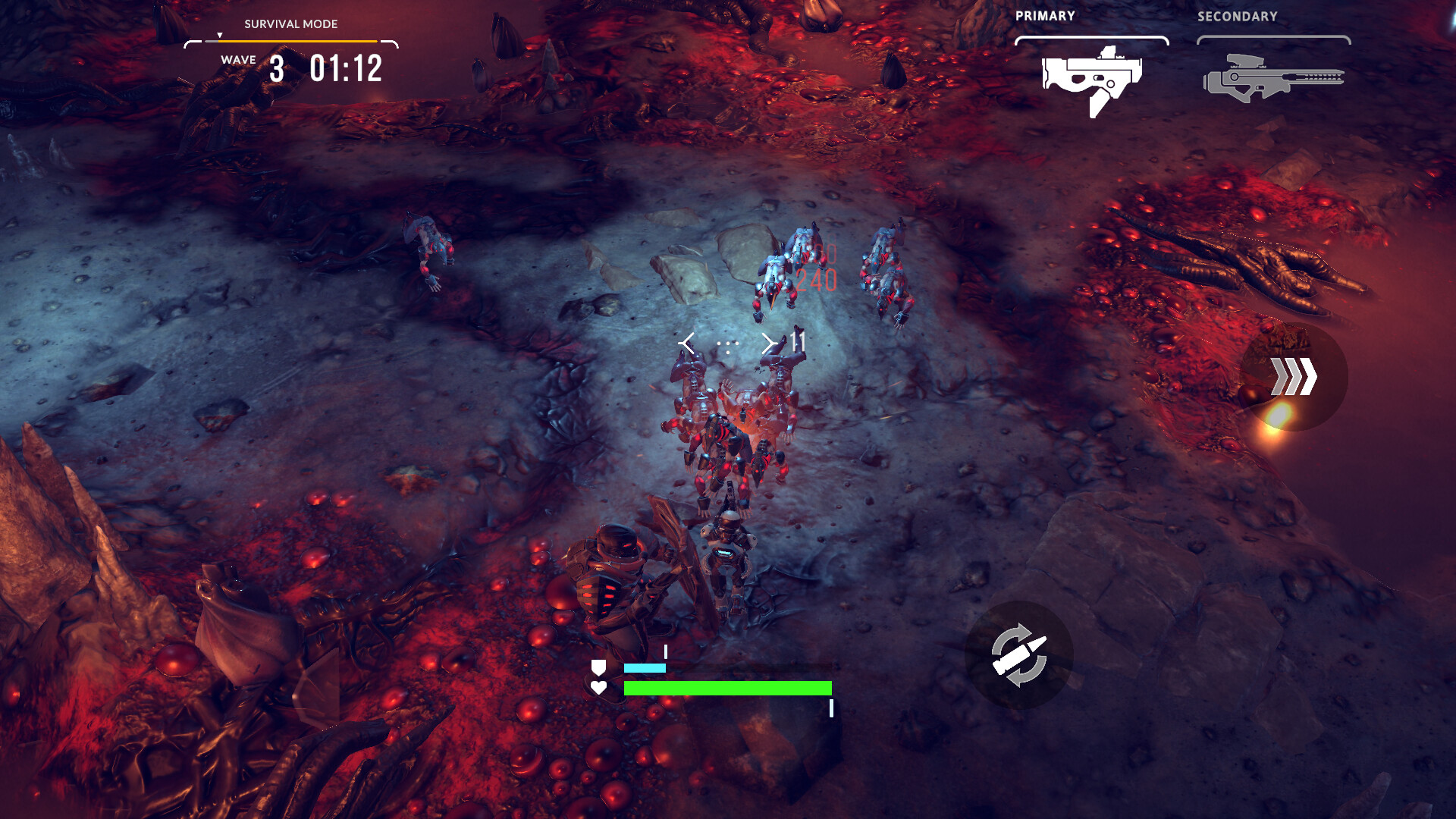Screen dimensions: 1456x819
Task: Tap the reload bullet icon
Action: click(x=1020, y=654)
